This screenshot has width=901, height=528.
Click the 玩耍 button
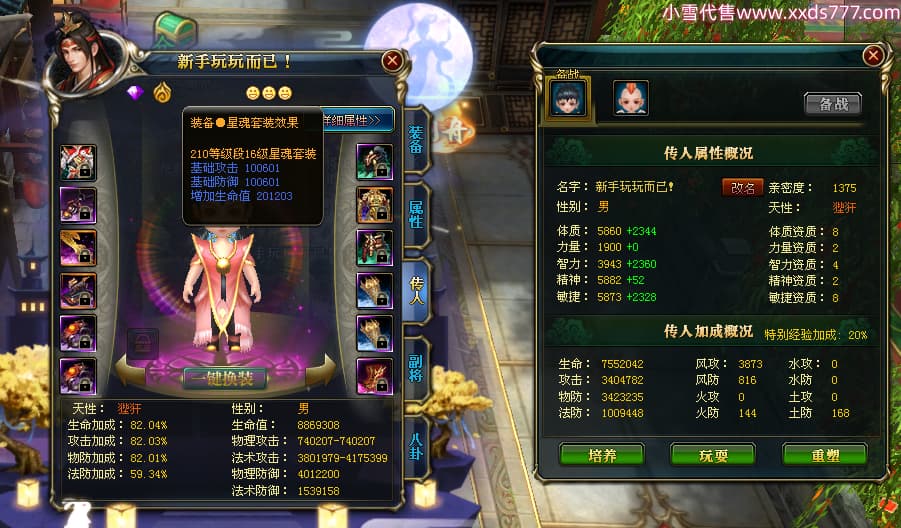[713, 455]
